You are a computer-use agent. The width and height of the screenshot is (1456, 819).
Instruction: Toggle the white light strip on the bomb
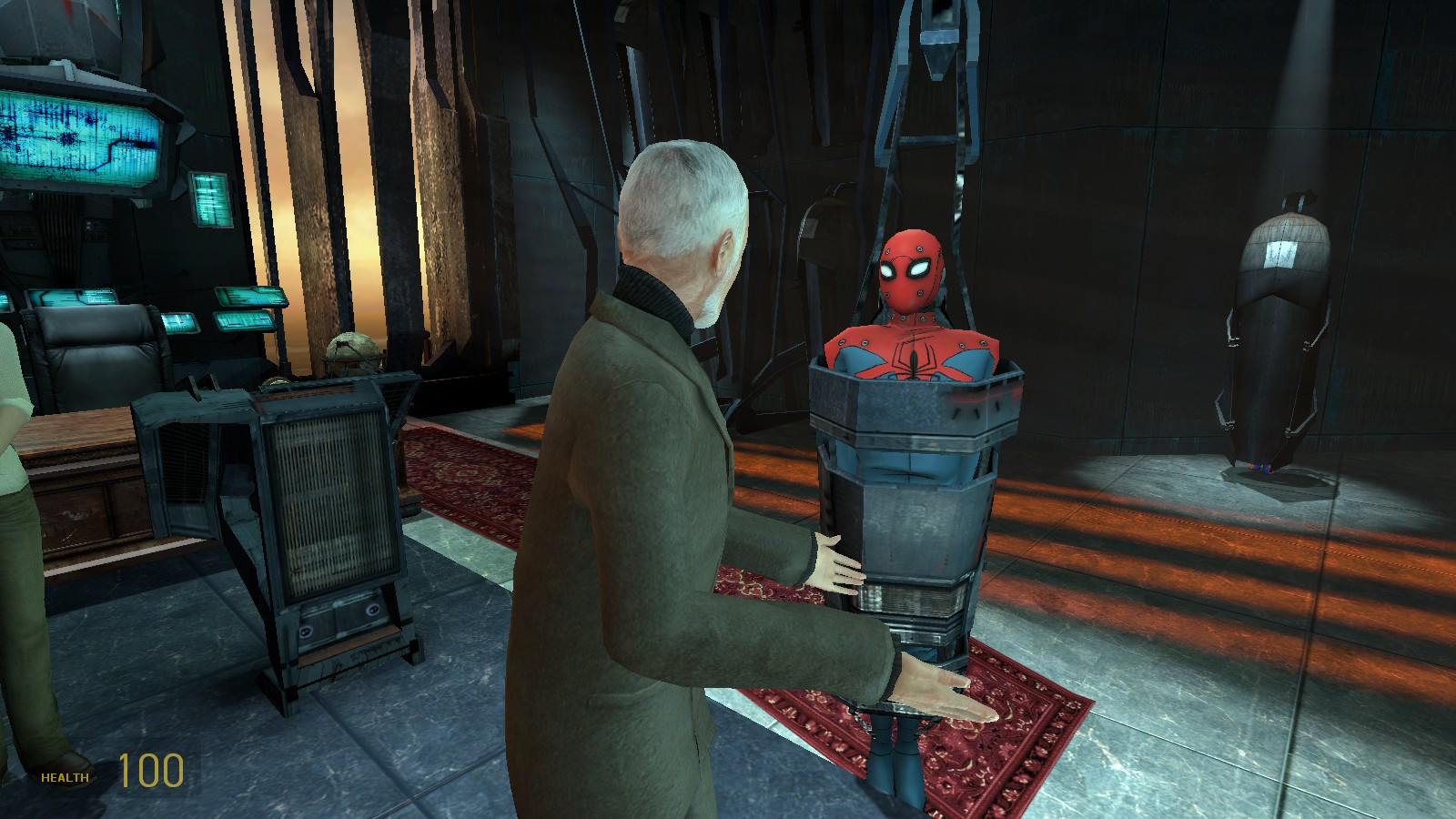(x=1279, y=255)
